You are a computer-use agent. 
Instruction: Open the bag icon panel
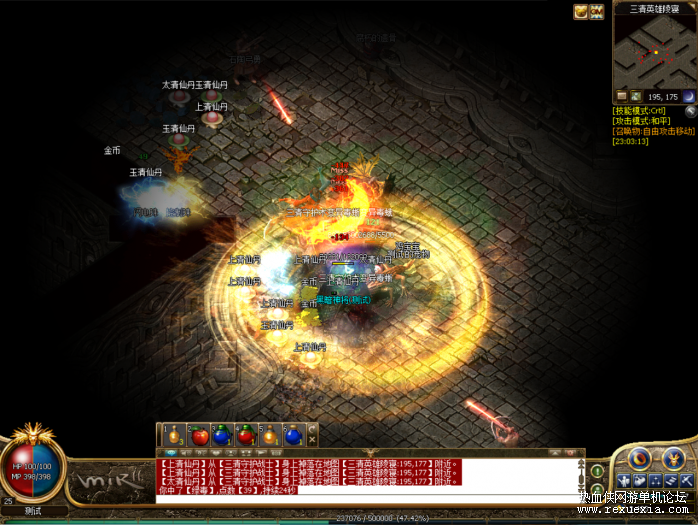(640, 481)
